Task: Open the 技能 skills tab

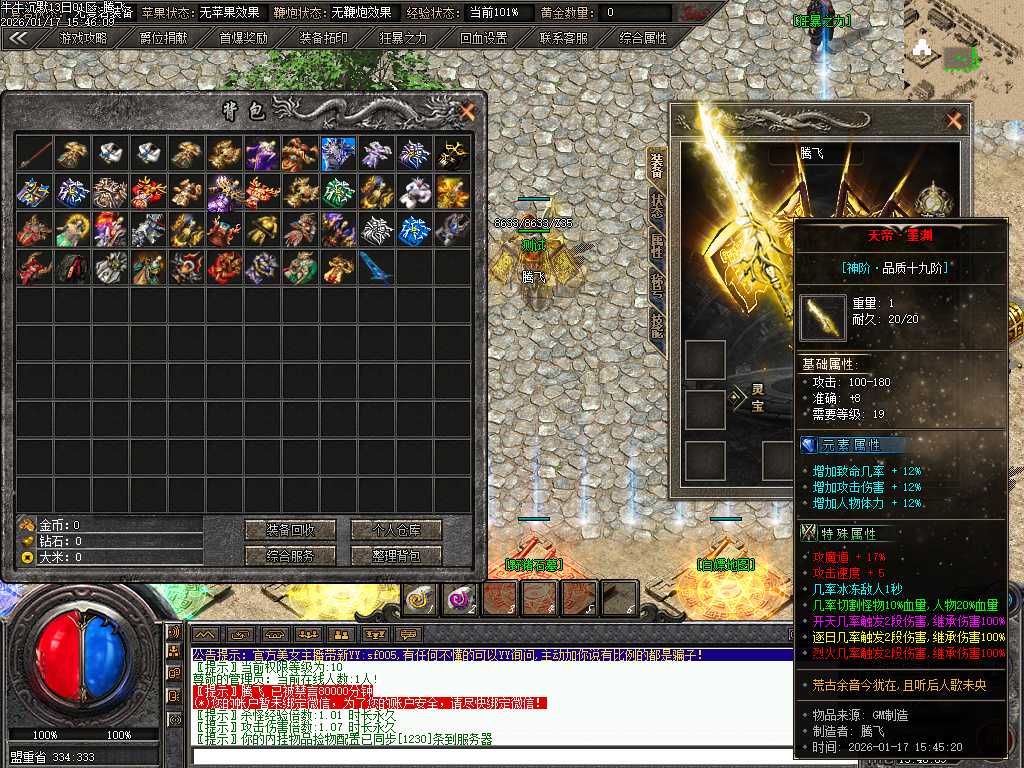Action: (x=657, y=326)
